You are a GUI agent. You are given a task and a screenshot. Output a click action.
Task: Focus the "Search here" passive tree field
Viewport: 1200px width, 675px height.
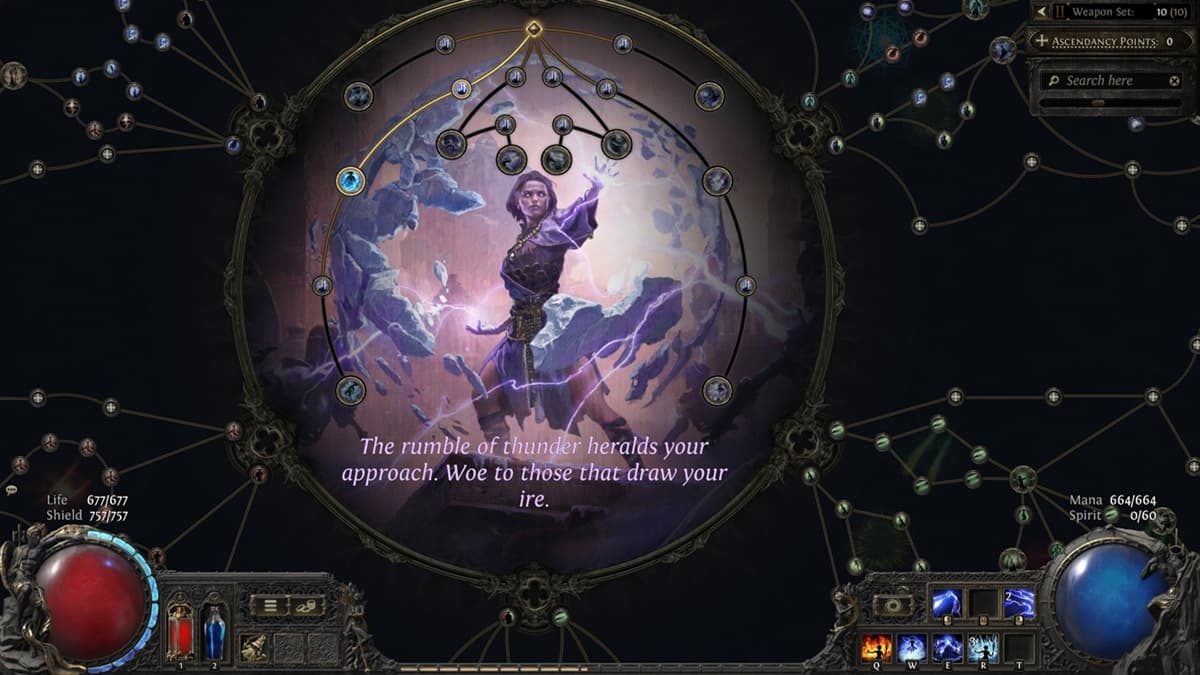coord(1100,80)
